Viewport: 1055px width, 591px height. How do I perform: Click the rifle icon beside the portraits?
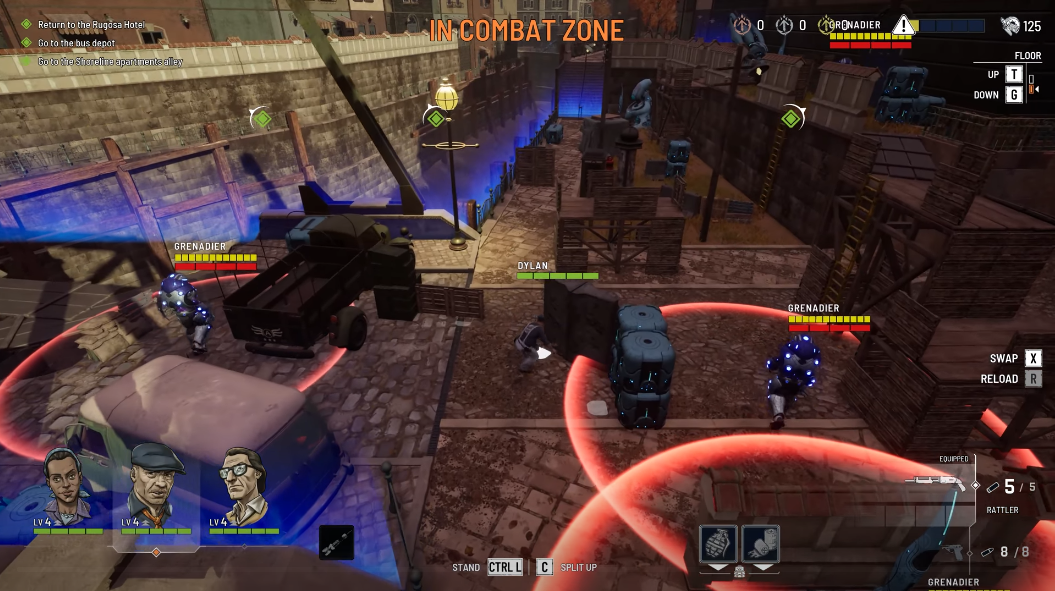click(336, 541)
